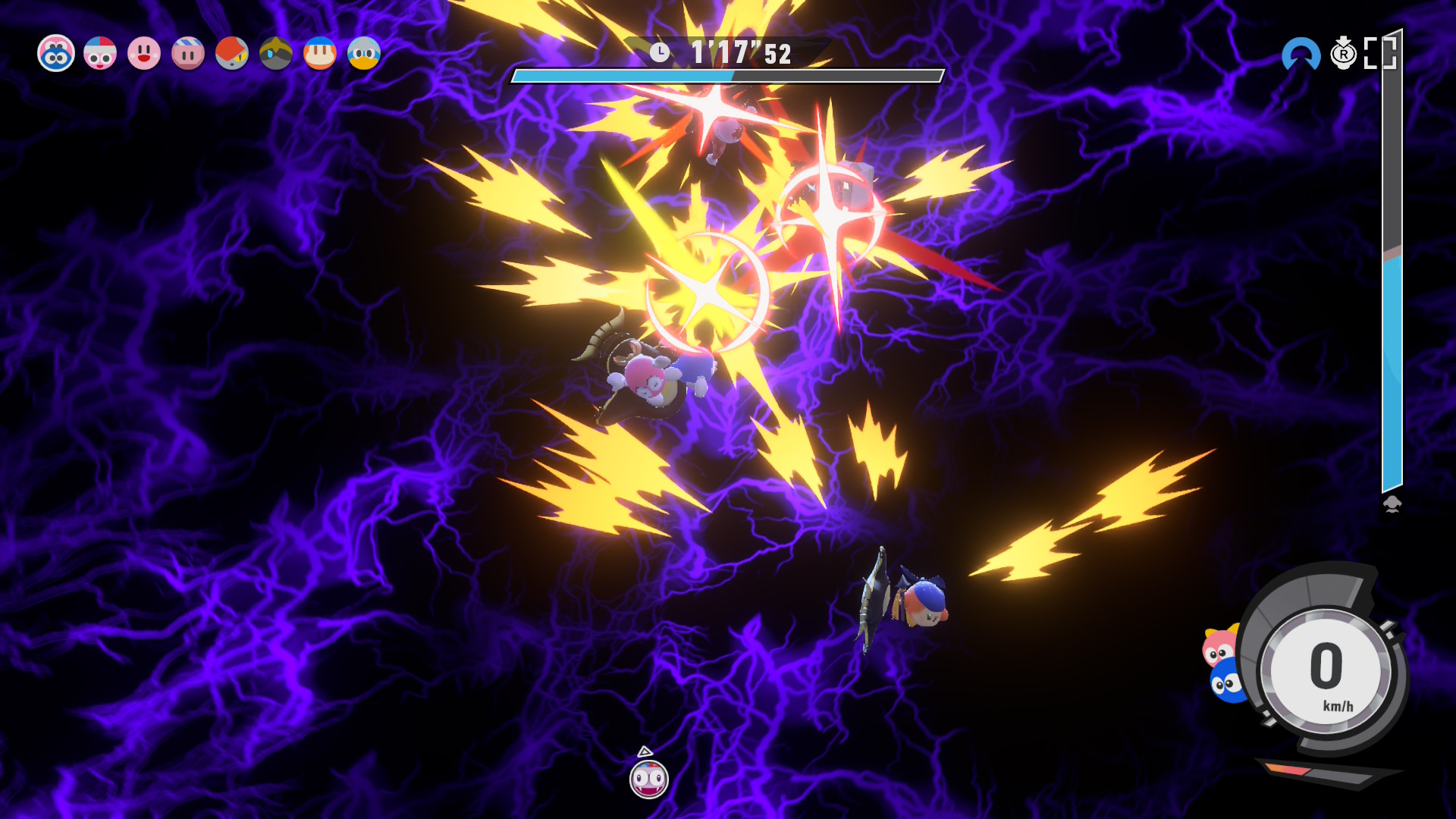The height and width of the screenshot is (819, 1456).
Task: Click the offscreen rider indicator bubble
Action: [x=649, y=779]
